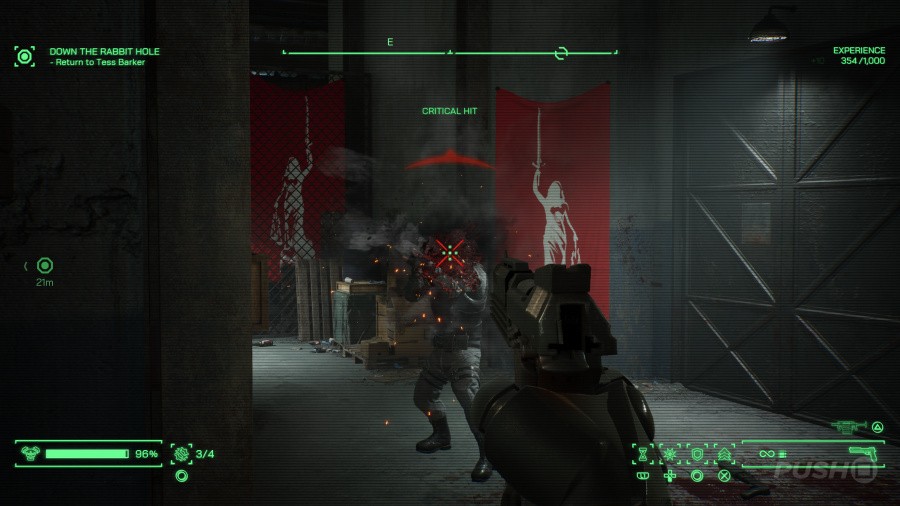Select the Down the Rabbit Hole quest tracker
Image resolution: width=900 pixels, height=506 pixels.
point(103,50)
